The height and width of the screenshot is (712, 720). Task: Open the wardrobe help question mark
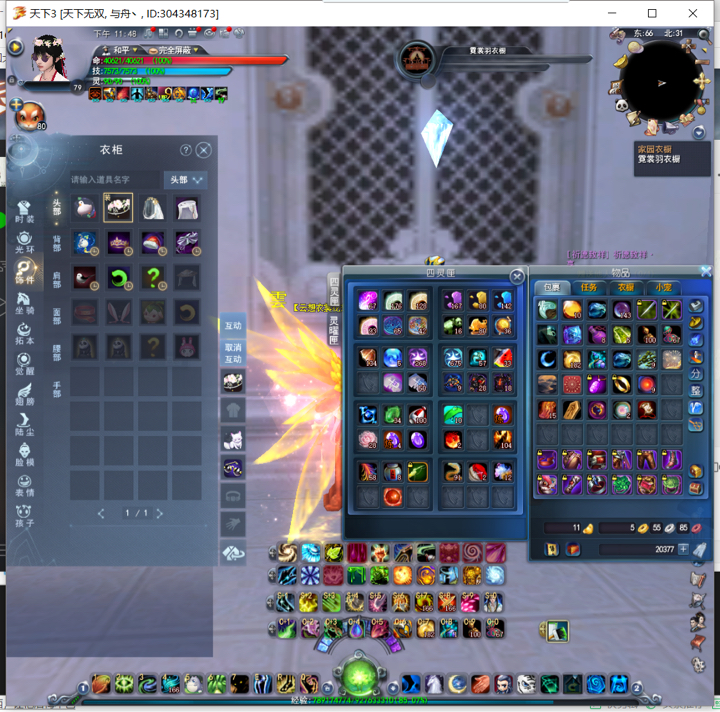[186, 150]
